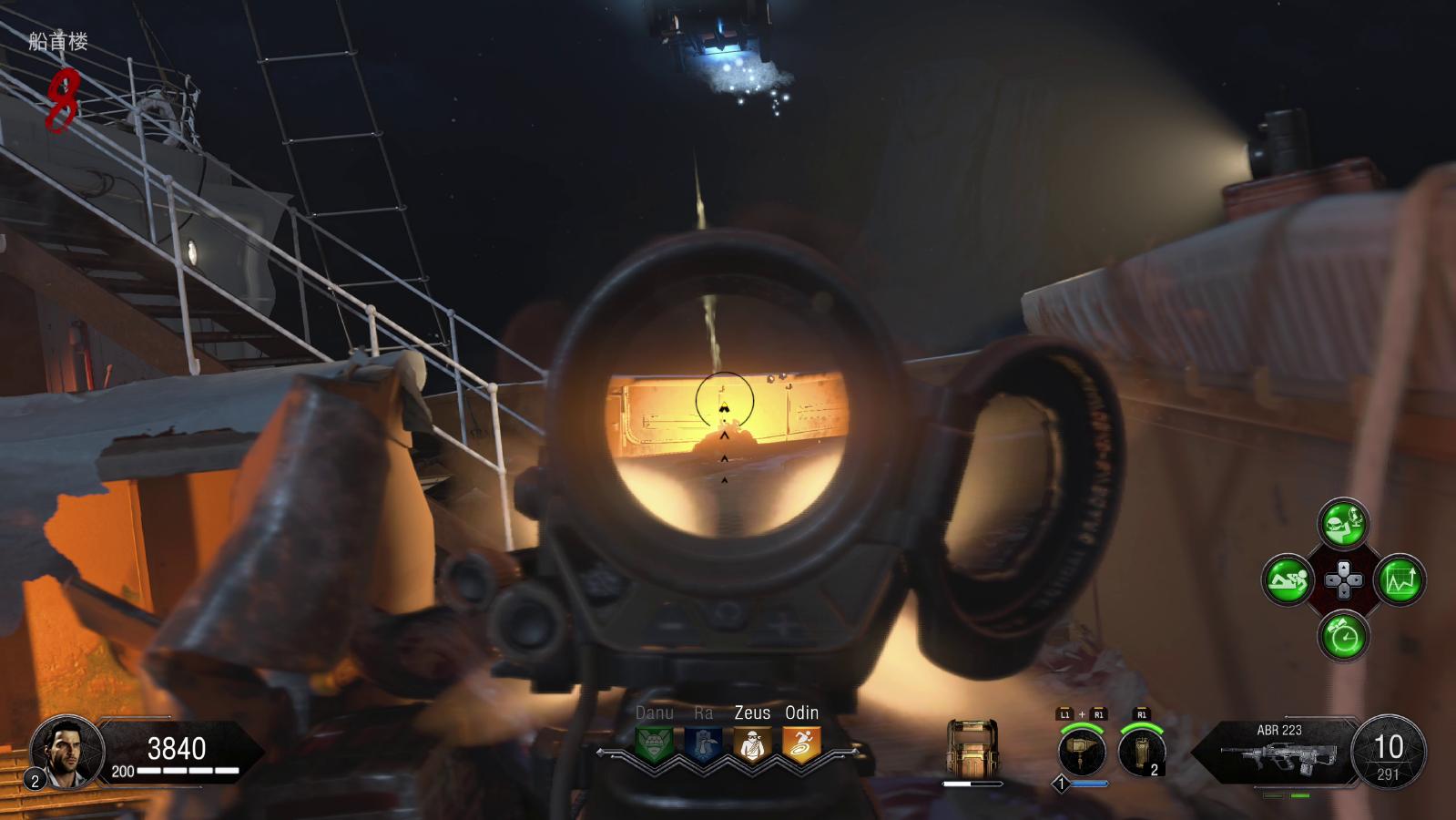Use the grenade equipment slot
Viewport: 1456px width, 820px height.
tap(1142, 752)
